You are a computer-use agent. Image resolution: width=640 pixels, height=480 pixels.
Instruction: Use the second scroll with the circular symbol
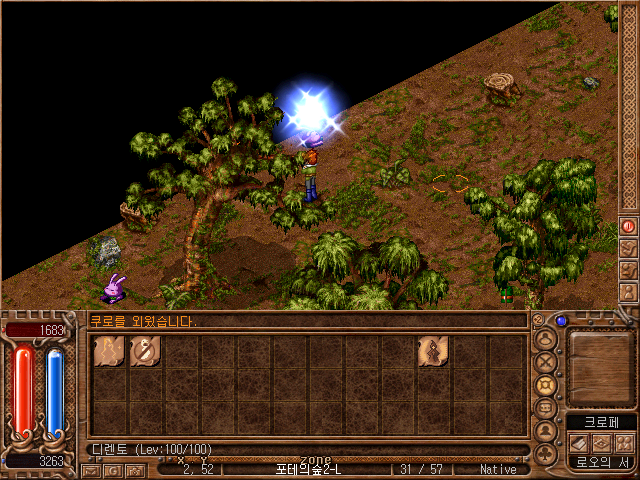(145, 351)
